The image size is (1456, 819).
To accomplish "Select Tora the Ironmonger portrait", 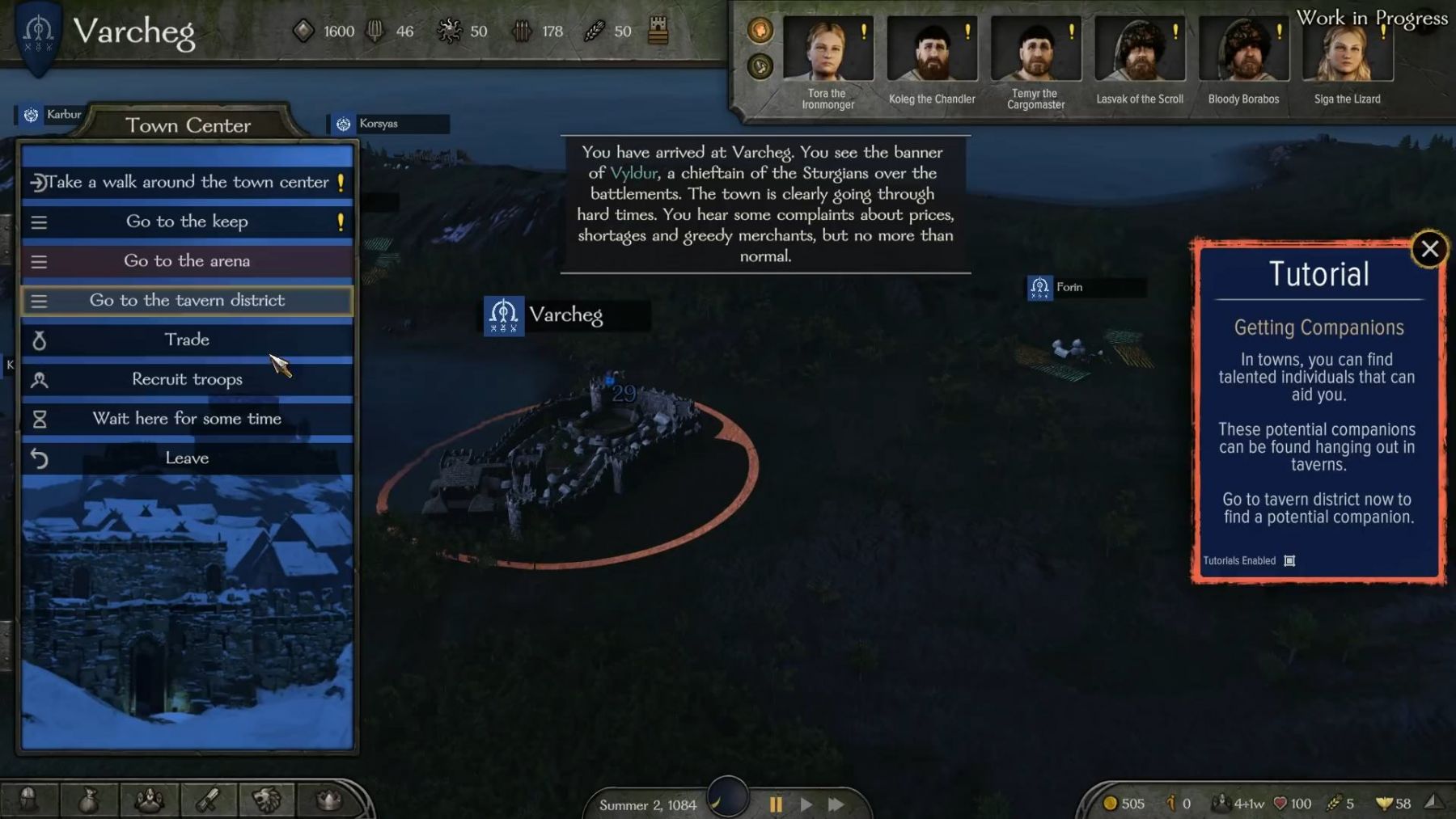I will [x=827, y=49].
